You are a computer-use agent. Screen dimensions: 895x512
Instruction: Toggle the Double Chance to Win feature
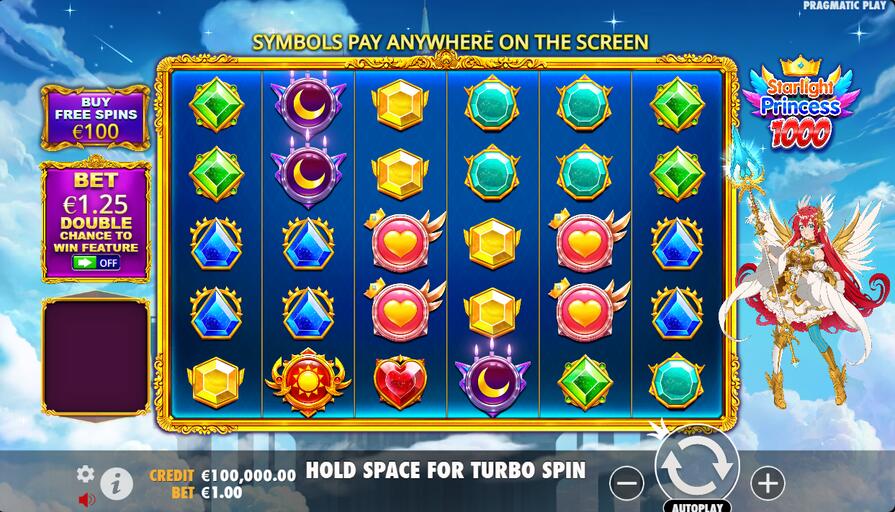[96, 263]
